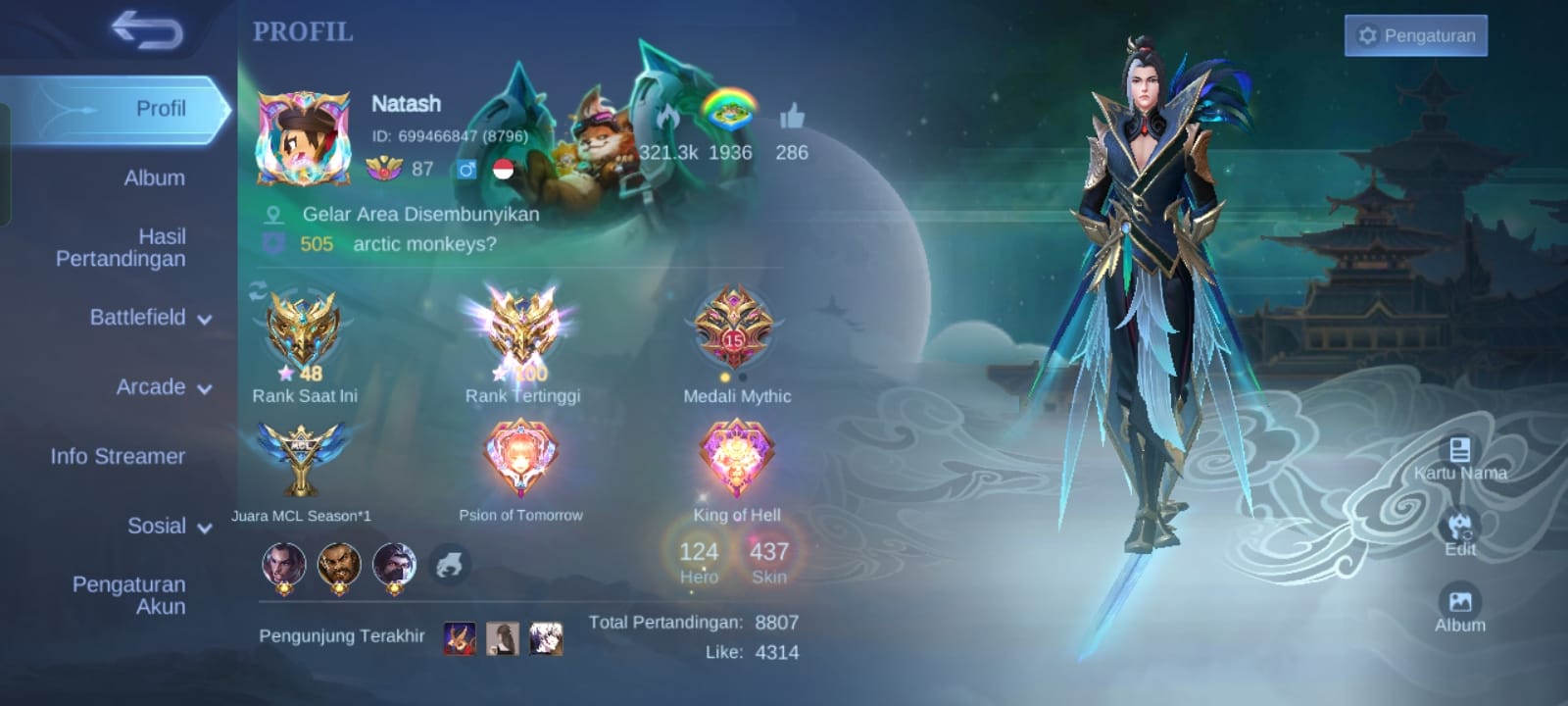Select the Psion of Tomorrow badge

520,459
